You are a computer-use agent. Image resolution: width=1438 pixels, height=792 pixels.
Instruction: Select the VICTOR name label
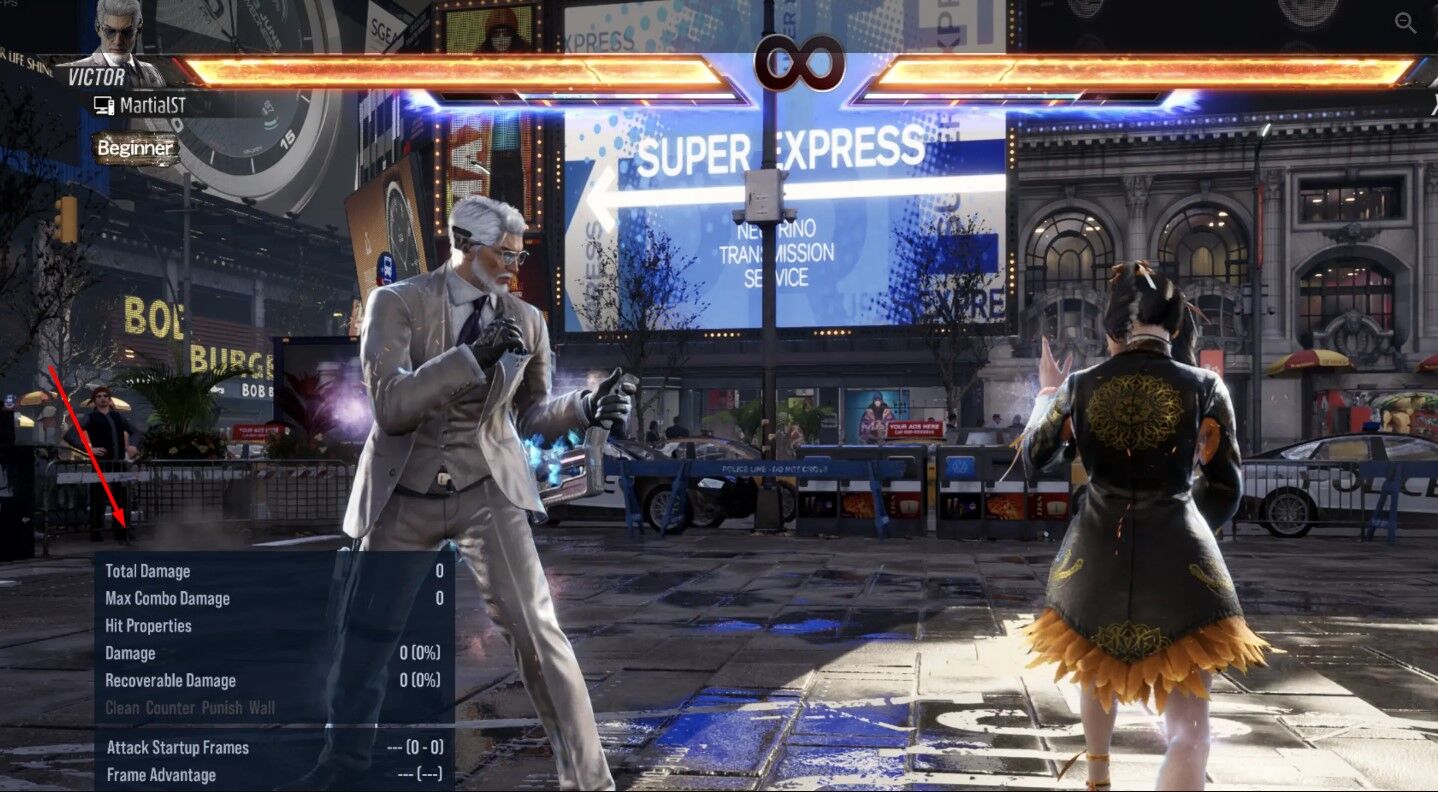point(98,76)
